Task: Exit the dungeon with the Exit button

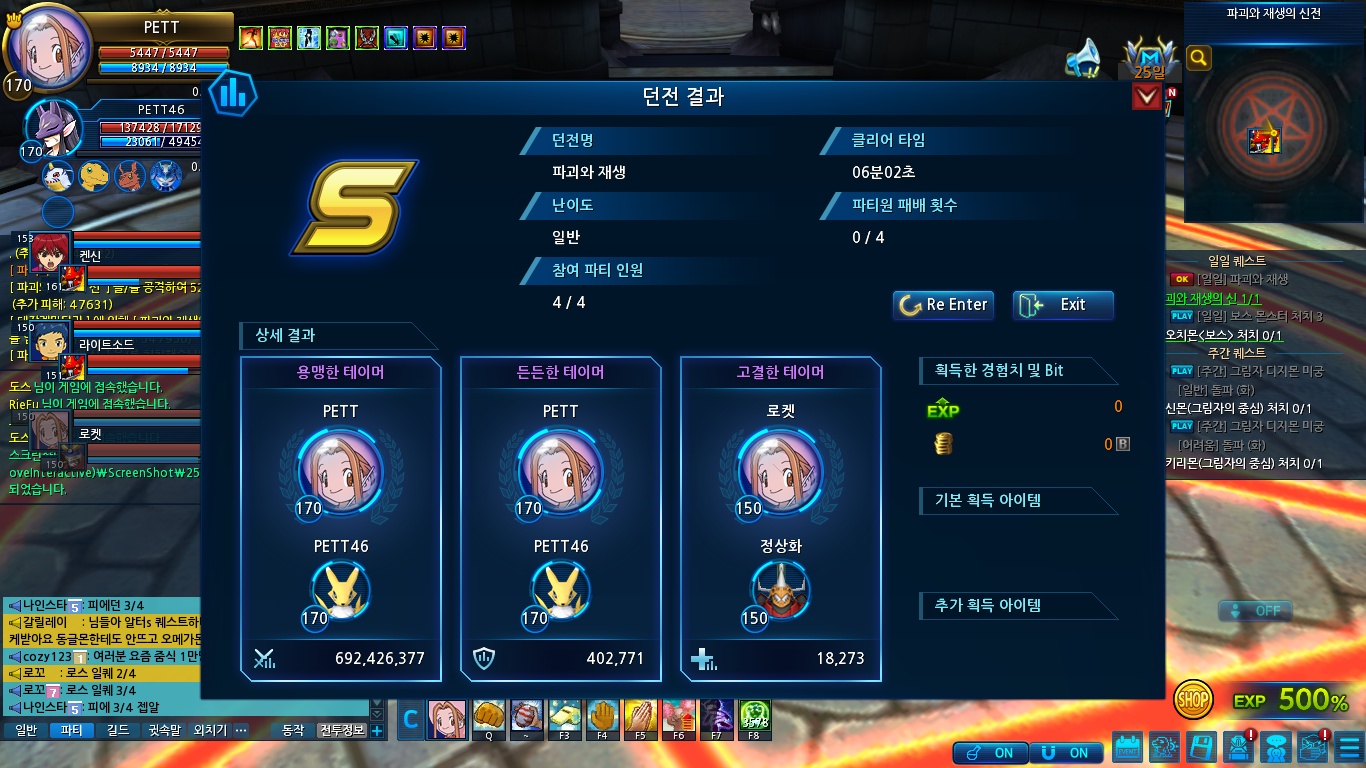Action: (x=1063, y=305)
